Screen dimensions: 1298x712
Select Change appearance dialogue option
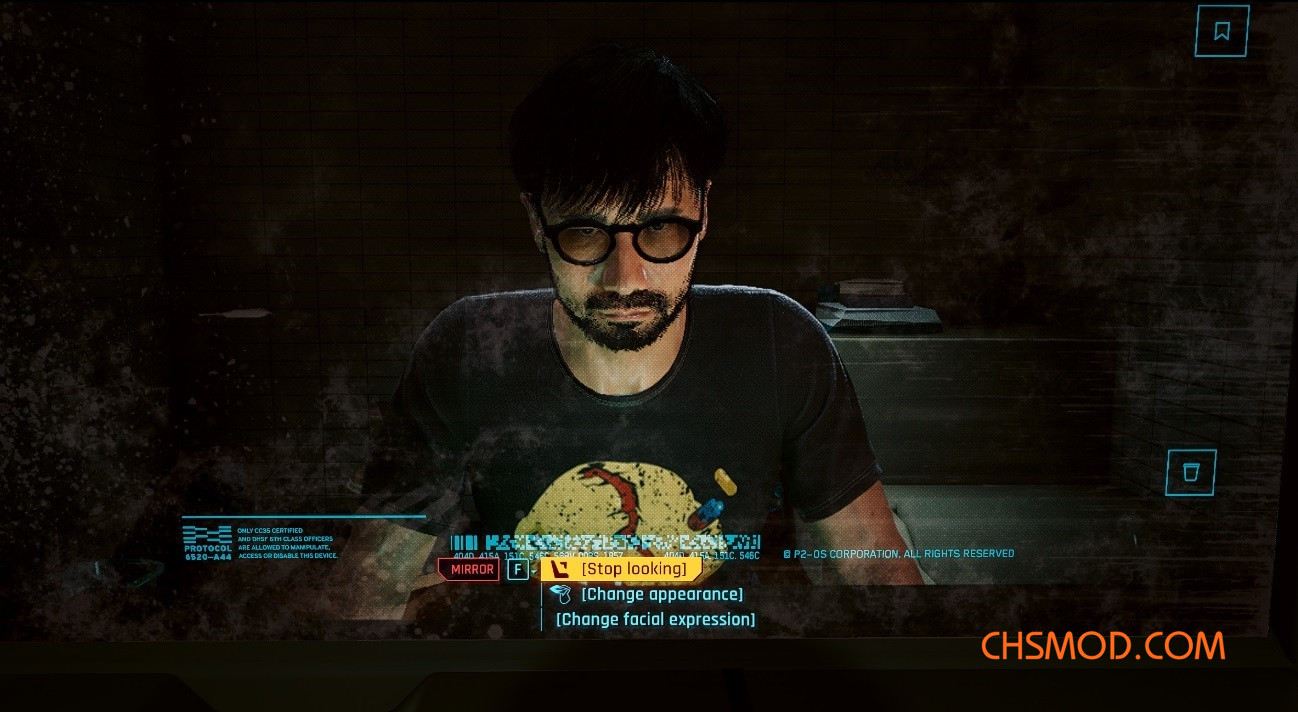pyautogui.click(x=661, y=594)
